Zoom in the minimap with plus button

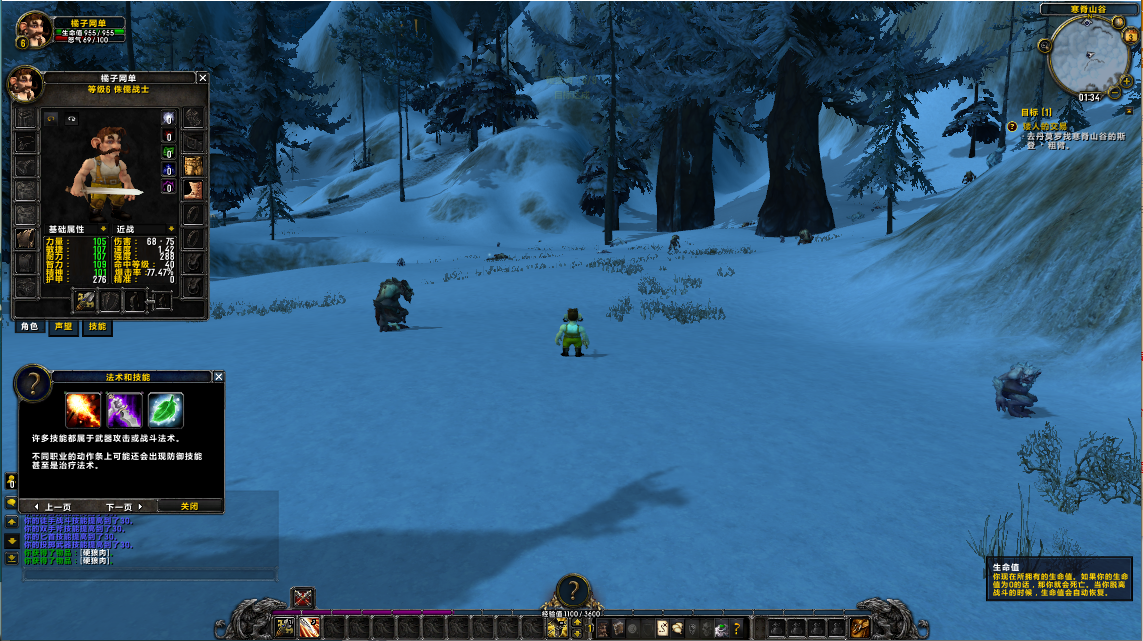coord(1127,80)
